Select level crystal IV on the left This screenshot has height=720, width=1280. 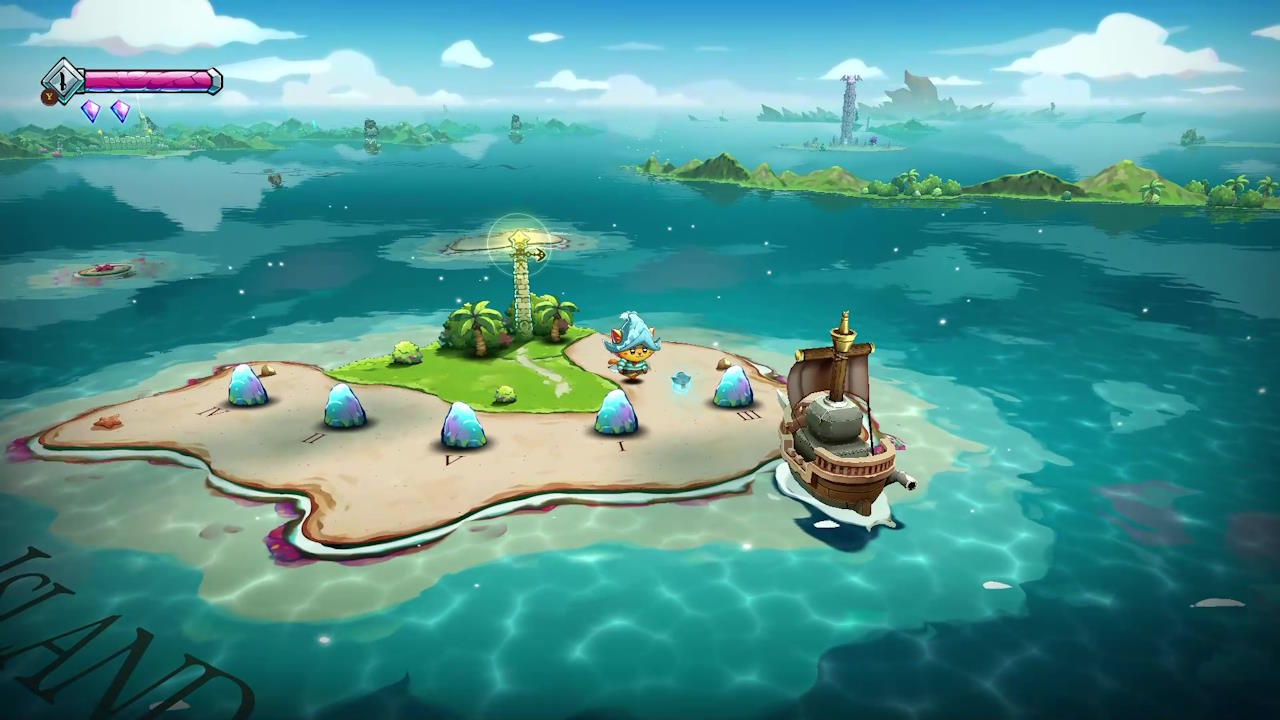click(x=246, y=388)
